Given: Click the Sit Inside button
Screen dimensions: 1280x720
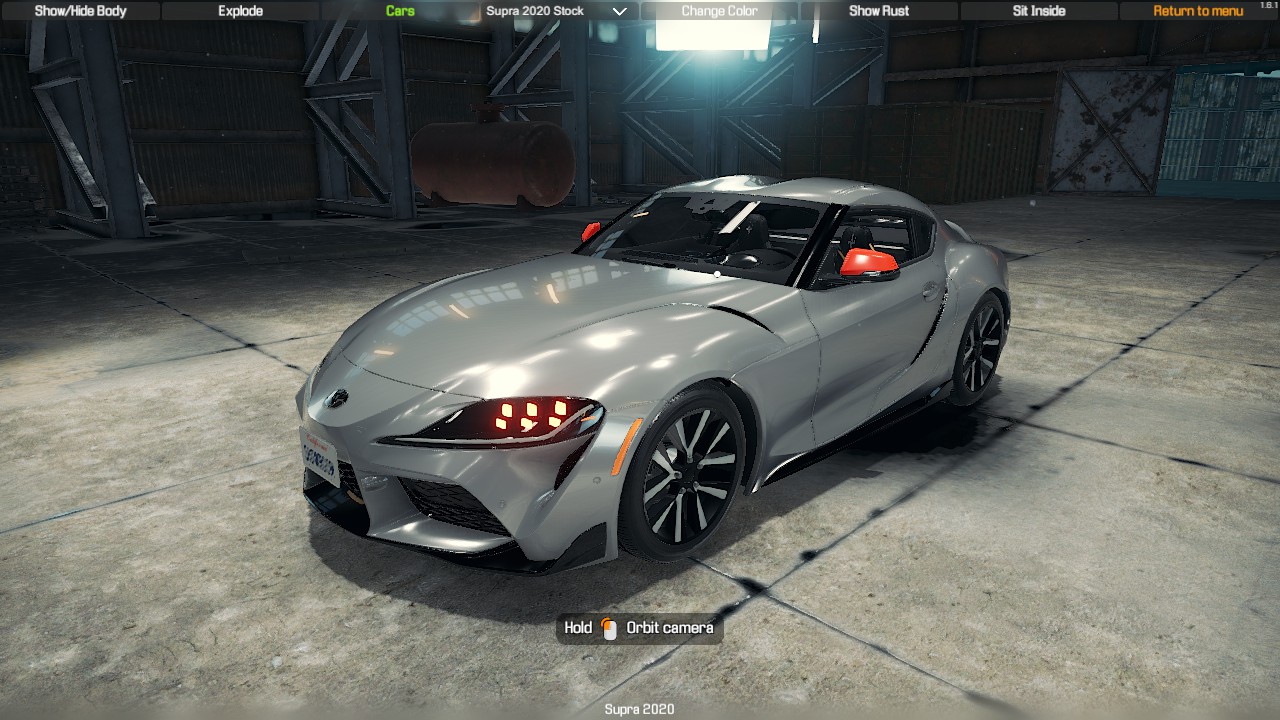Looking at the screenshot, I should pyautogui.click(x=1038, y=11).
